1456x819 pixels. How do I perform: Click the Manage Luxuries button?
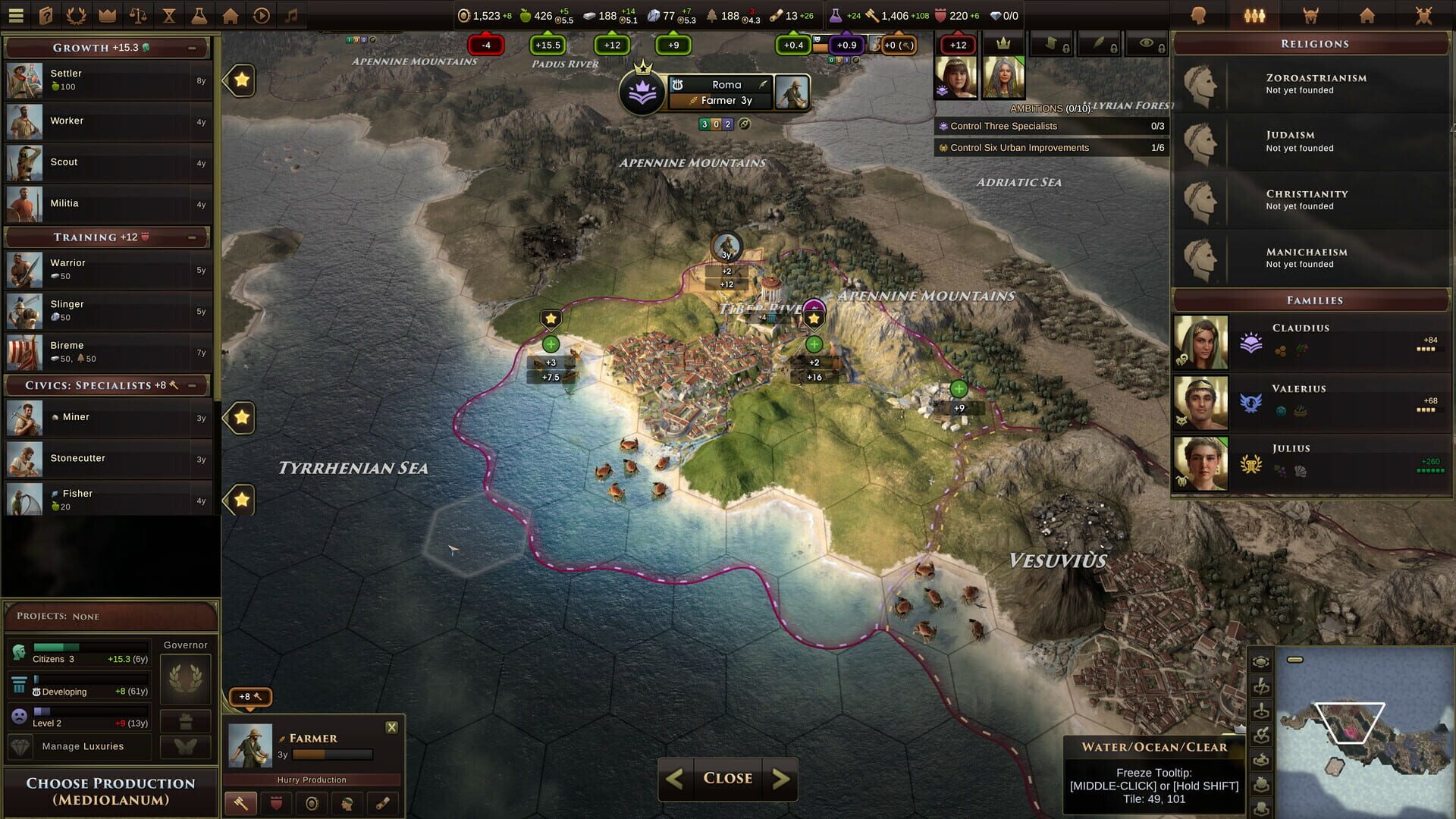83,746
